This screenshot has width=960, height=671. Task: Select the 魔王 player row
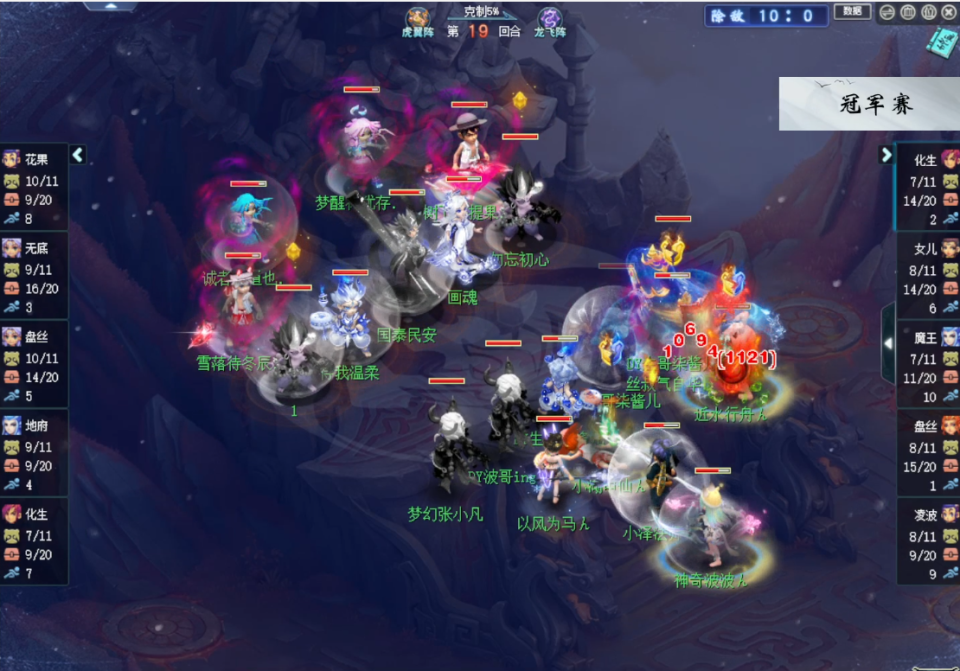927,365
